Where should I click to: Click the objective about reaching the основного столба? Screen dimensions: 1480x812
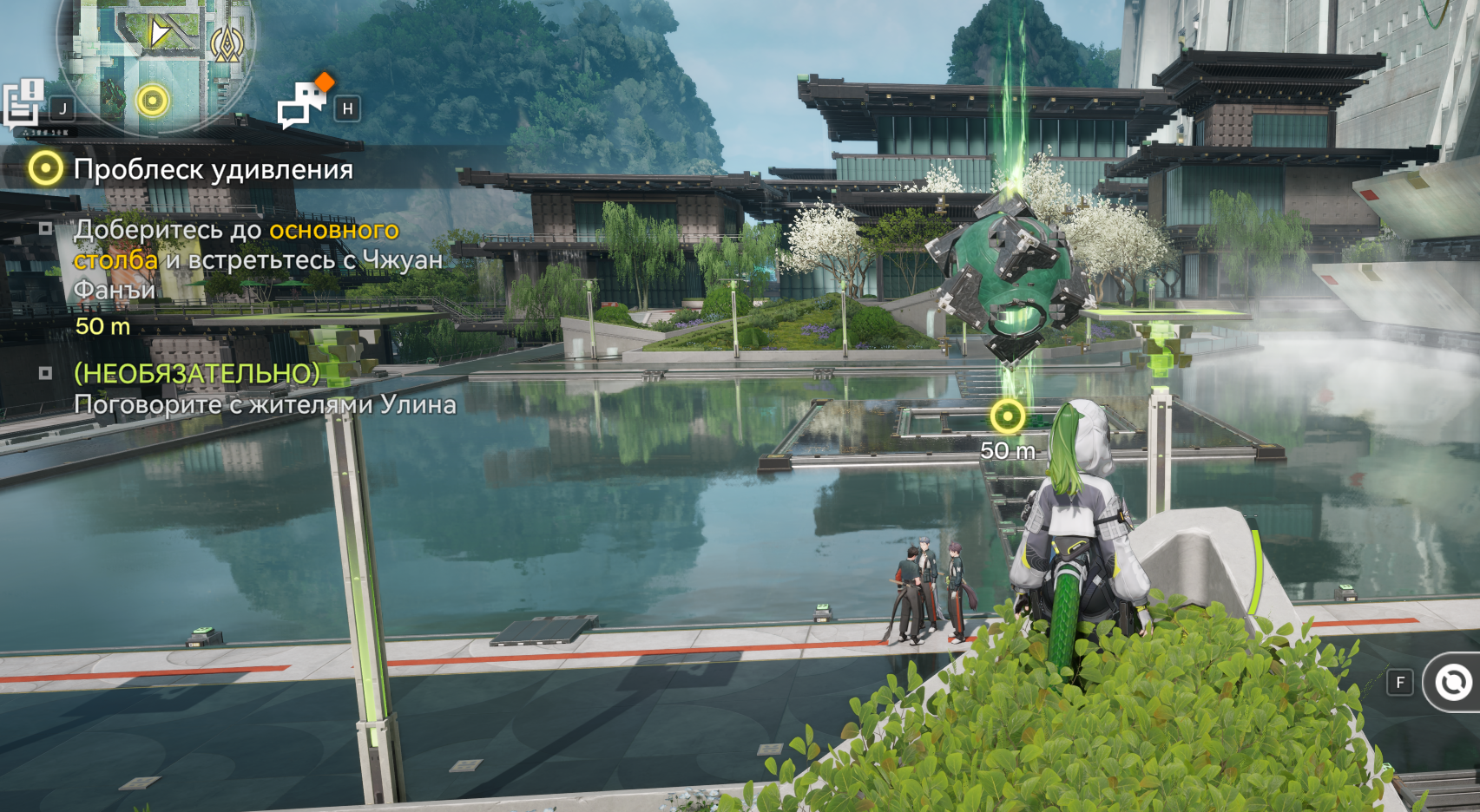pos(257,259)
